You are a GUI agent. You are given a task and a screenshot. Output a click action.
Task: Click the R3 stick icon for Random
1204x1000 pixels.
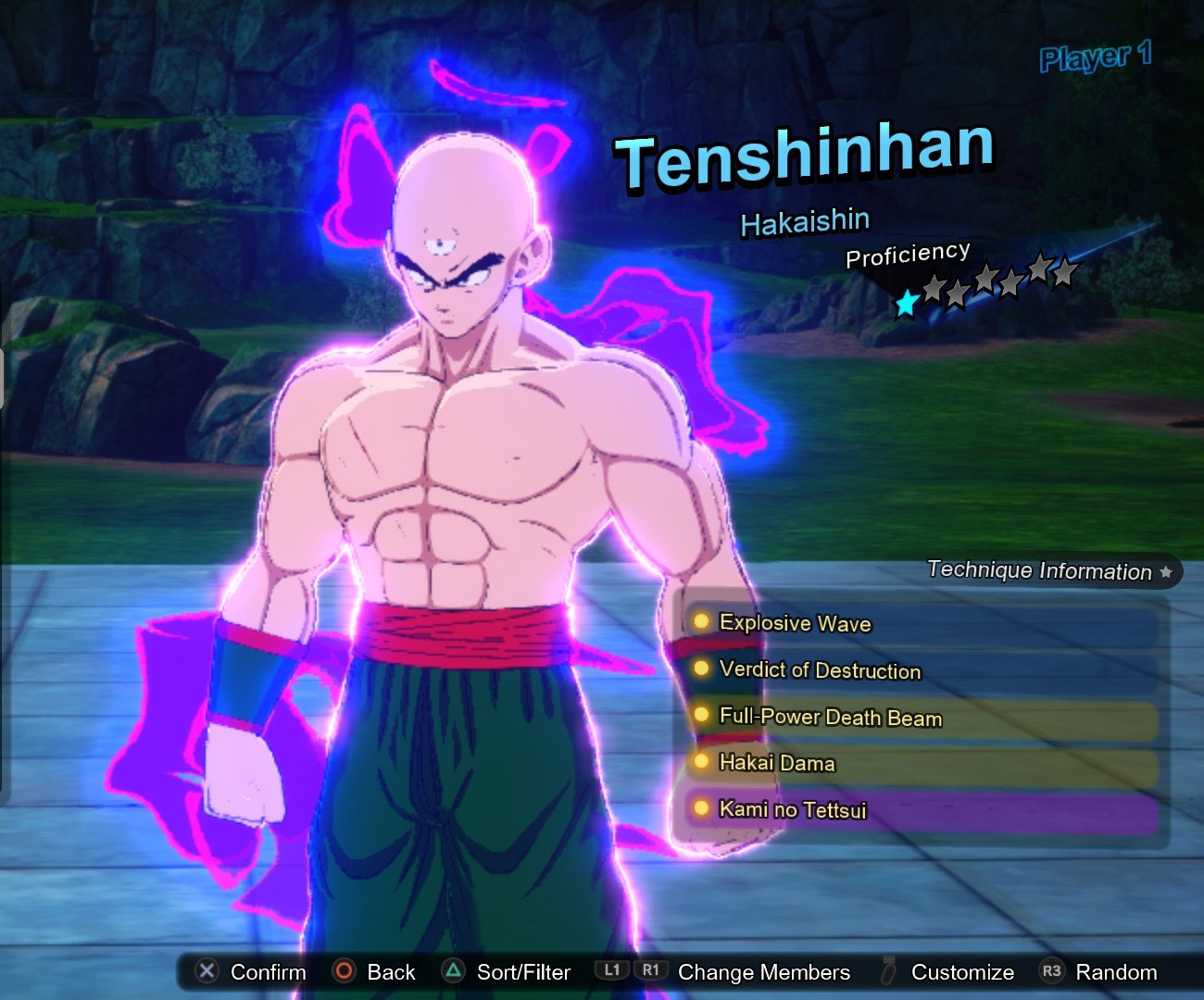pos(1051,972)
